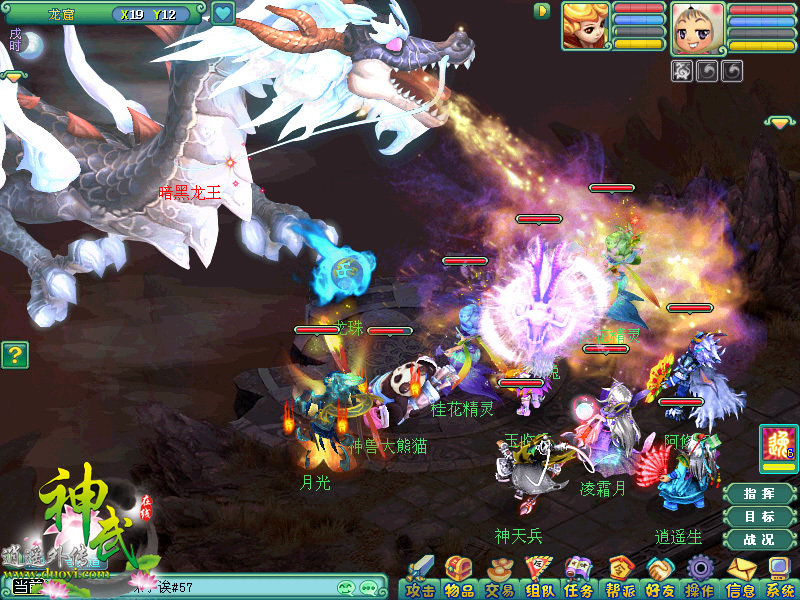This screenshot has height=600, width=800.
Task: Open the 操作 (Operations) gear menu
Action: [x=700, y=578]
